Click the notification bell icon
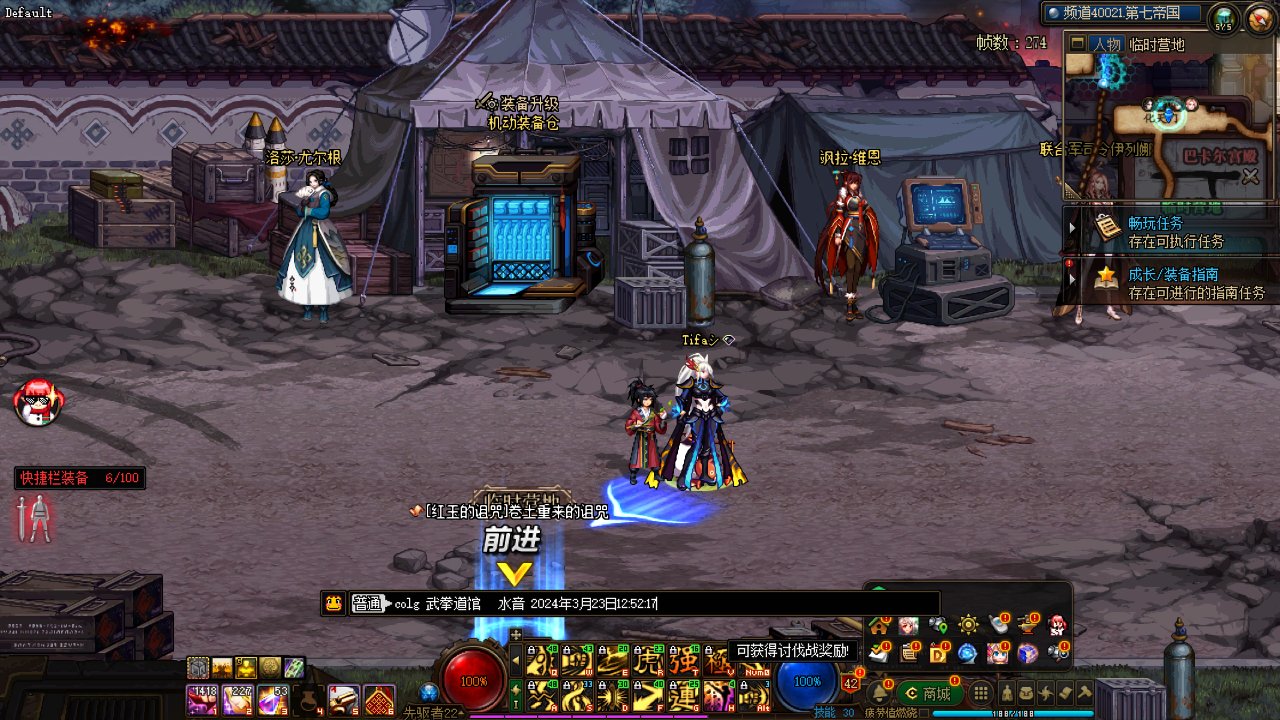This screenshot has width=1280, height=720. pyautogui.click(x=880, y=693)
